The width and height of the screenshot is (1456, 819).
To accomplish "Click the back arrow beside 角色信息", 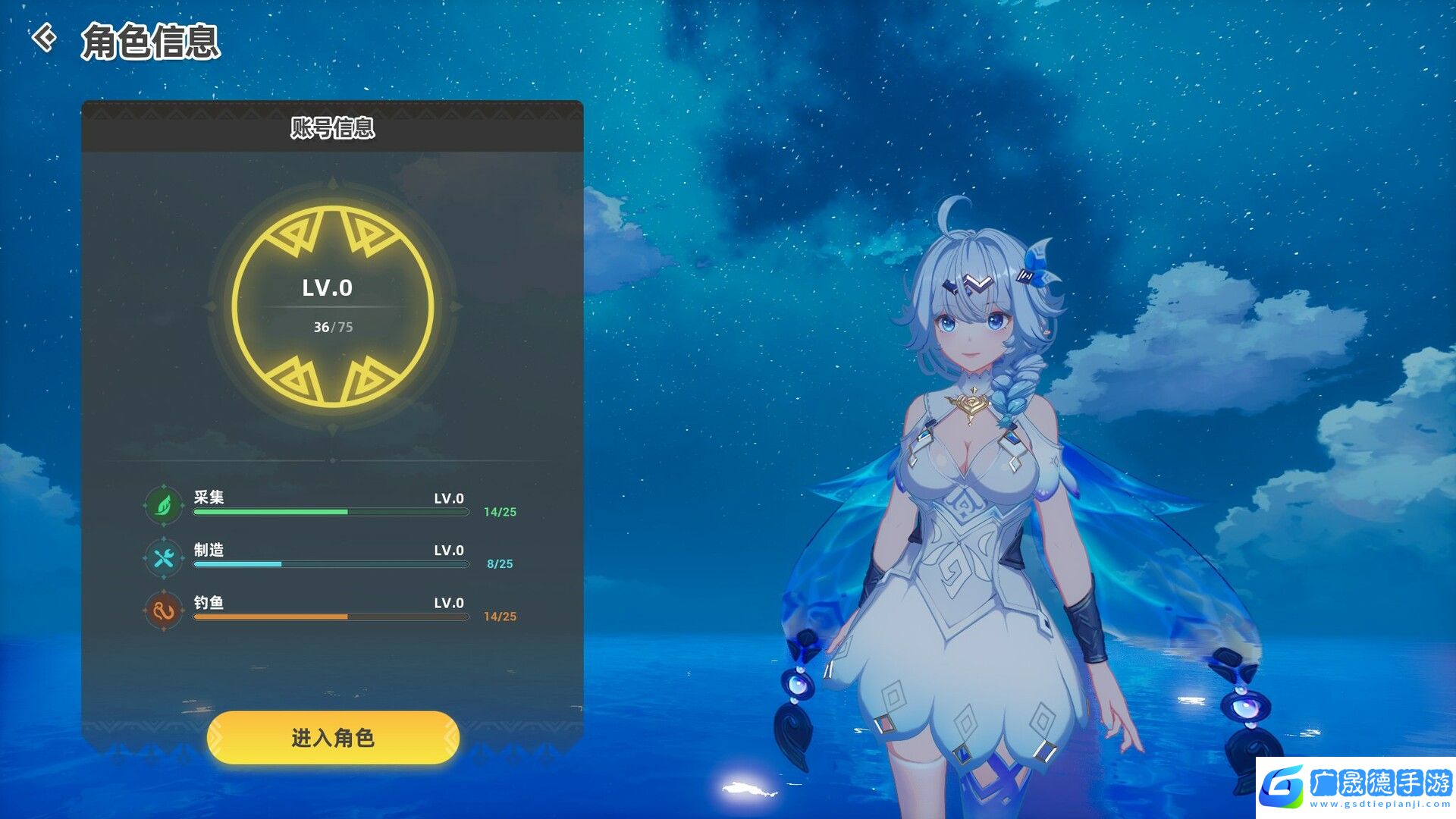I will point(44,38).
